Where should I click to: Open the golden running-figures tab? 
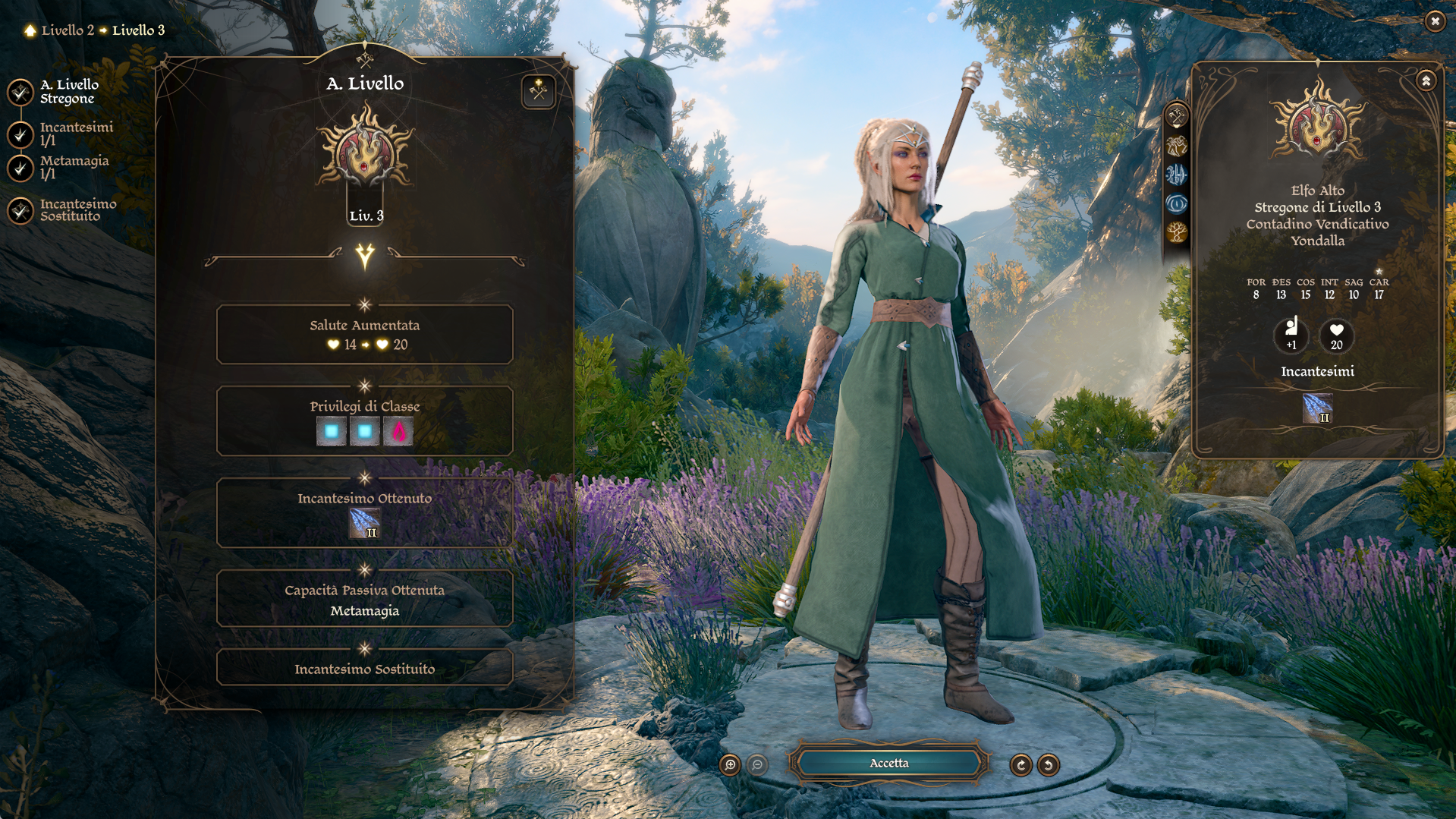pyautogui.click(x=1176, y=145)
